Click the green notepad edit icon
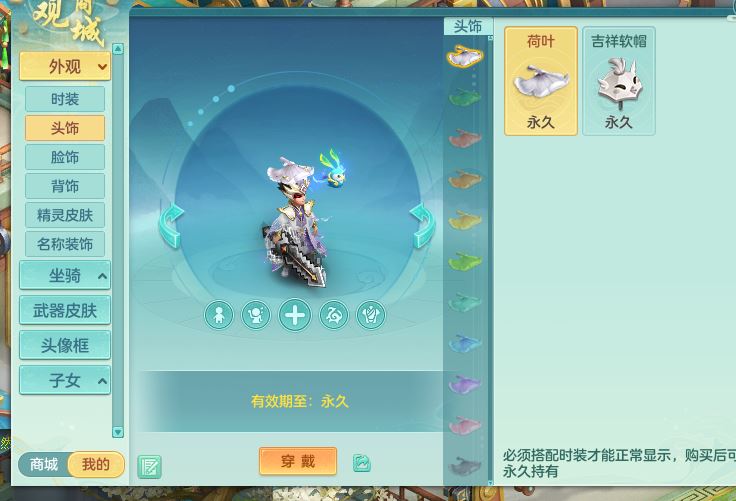The width and height of the screenshot is (736, 501). pyautogui.click(x=150, y=466)
